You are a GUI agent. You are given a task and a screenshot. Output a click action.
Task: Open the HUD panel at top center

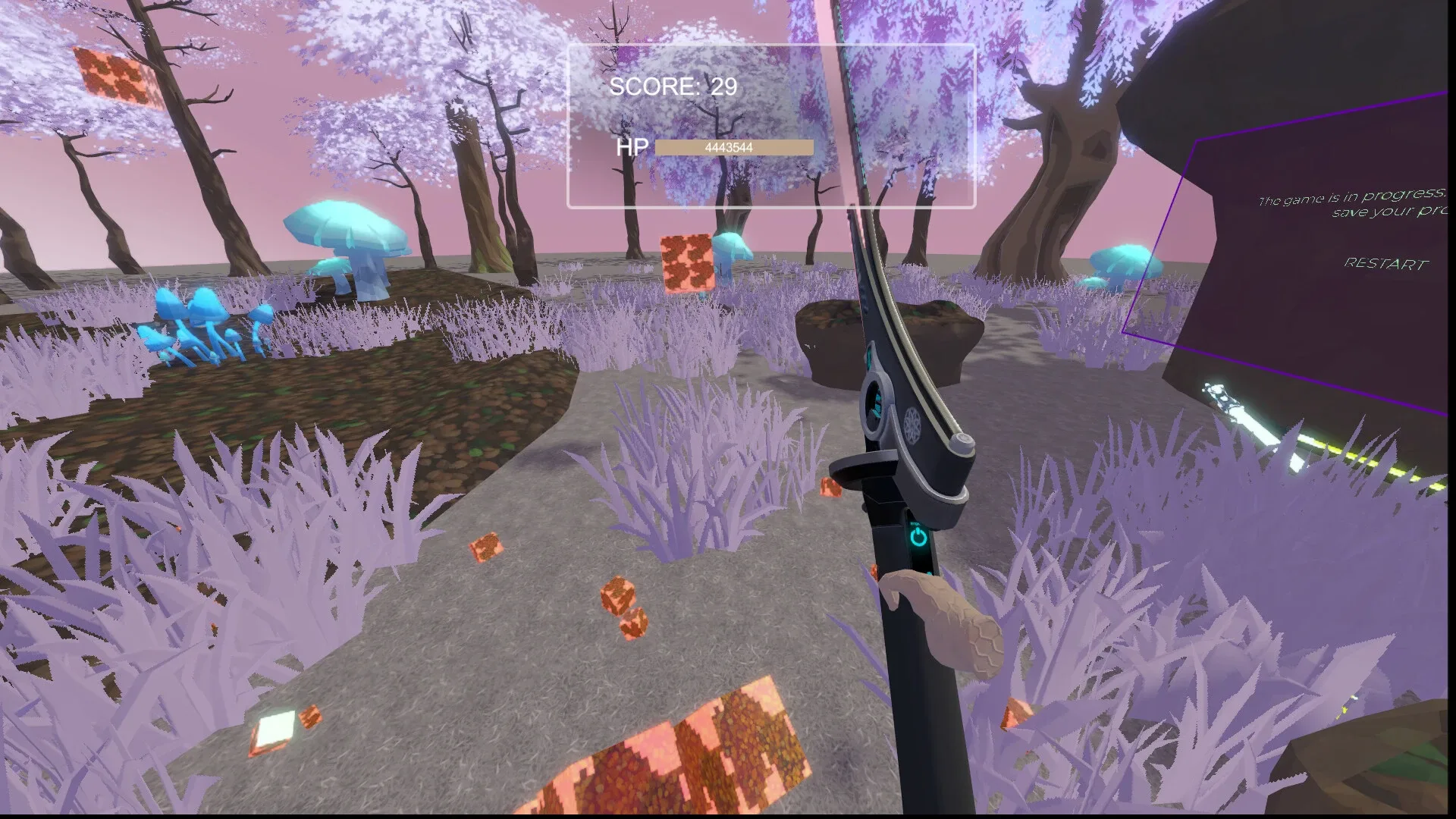(x=770, y=125)
